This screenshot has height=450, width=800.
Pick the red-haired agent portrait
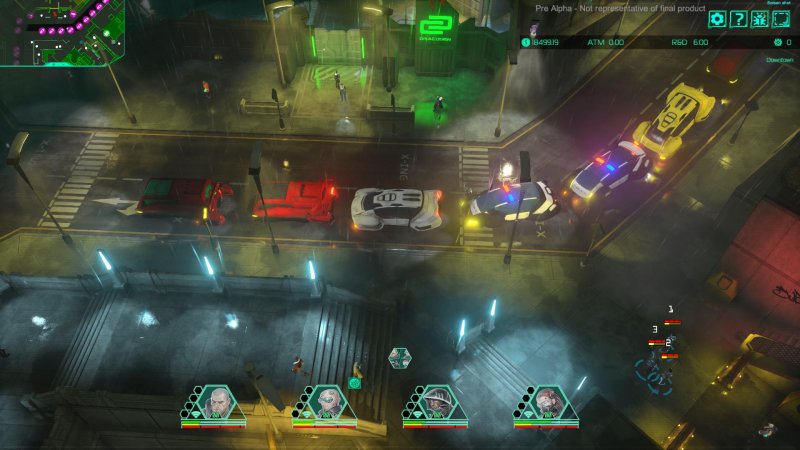pos(551,403)
